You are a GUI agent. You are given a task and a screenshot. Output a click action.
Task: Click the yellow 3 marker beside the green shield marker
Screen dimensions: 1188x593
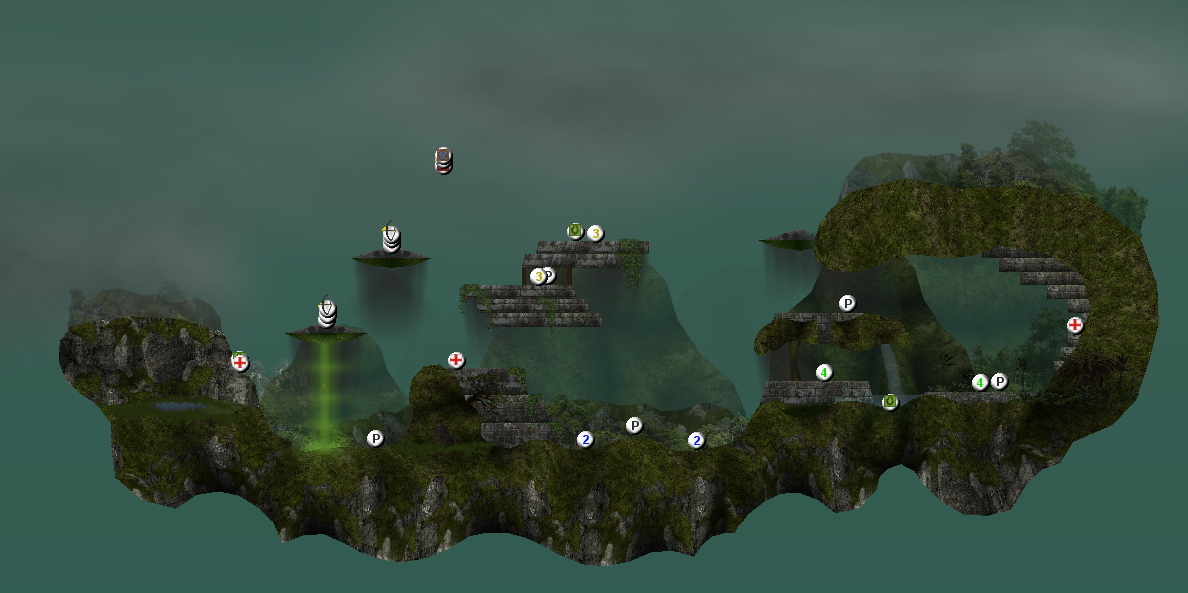pyautogui.click(x=595, y=233)
